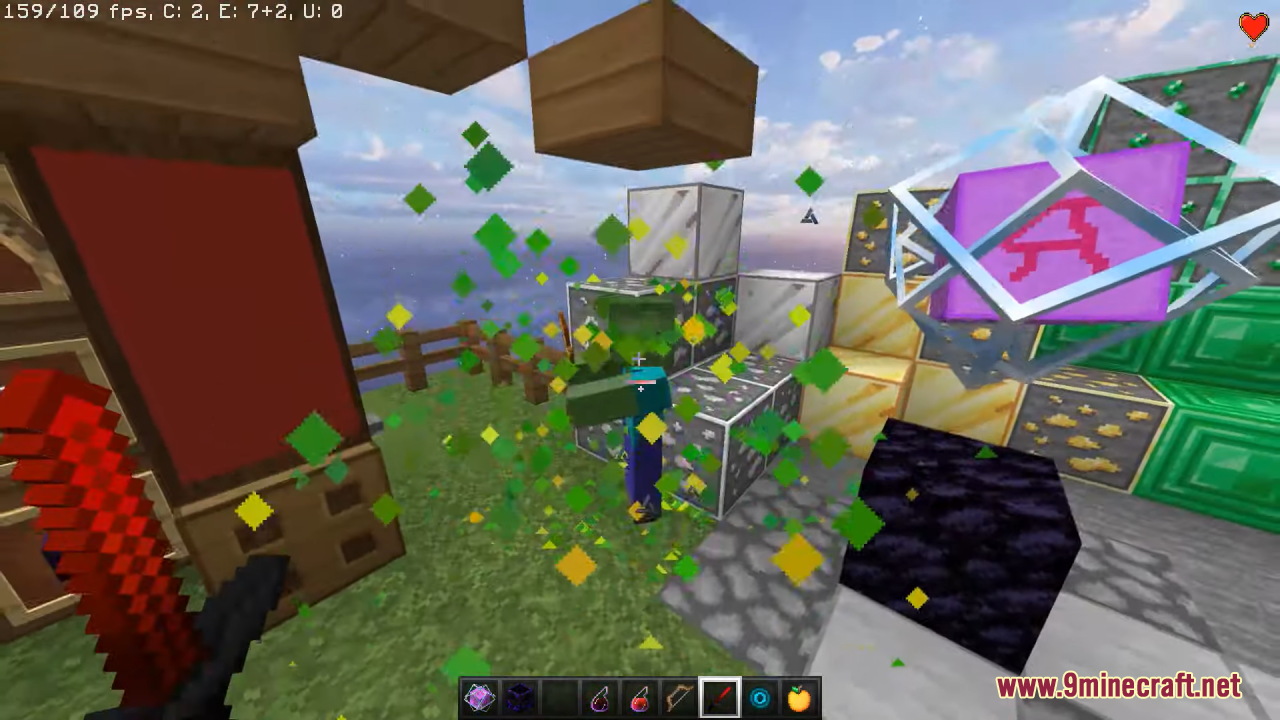Viewport: 1280px width, 720px height.
Task: Click the crosshair at screen center
Action: [x=640, y=358]
